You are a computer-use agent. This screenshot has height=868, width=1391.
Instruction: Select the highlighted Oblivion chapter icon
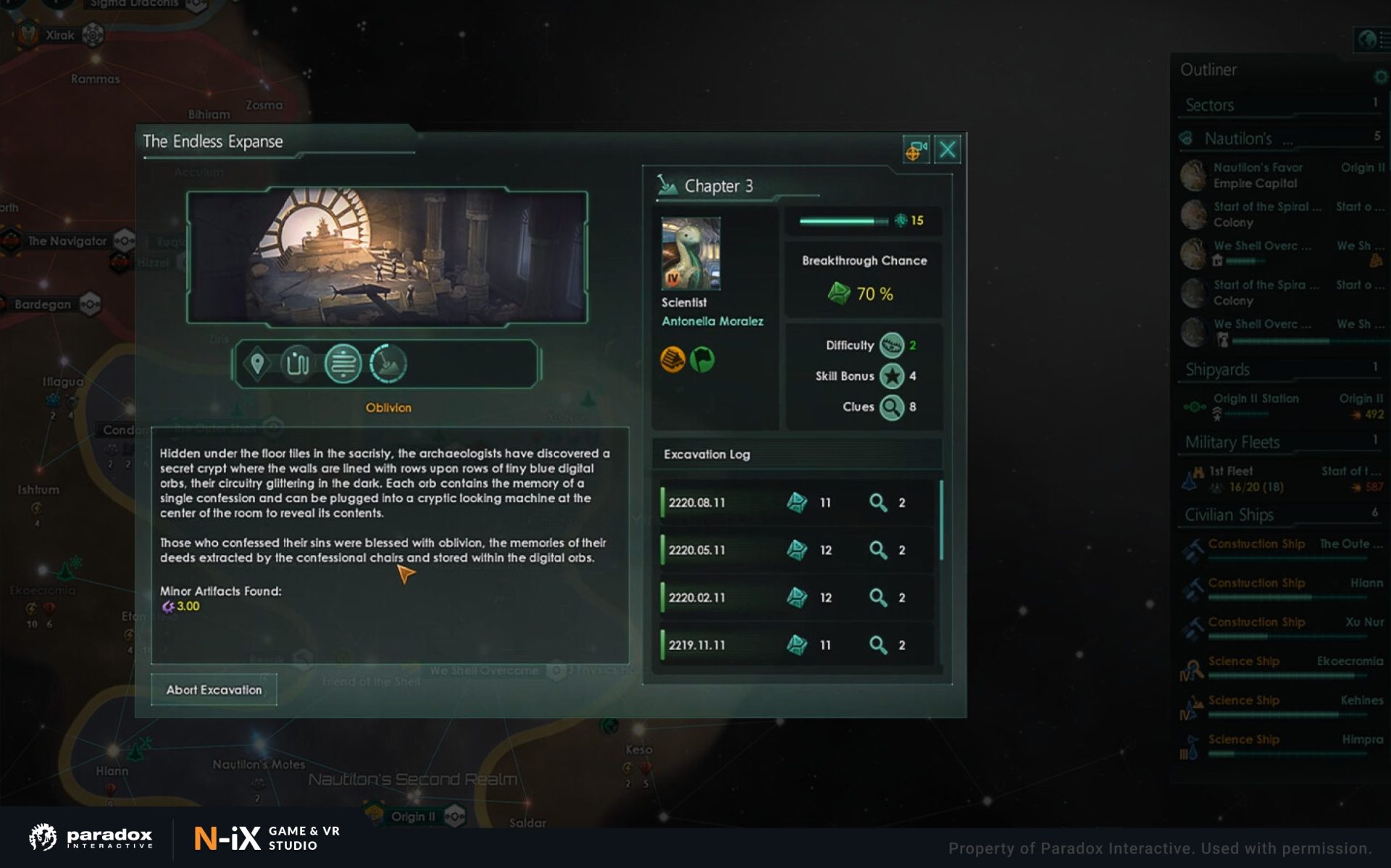coord(343,363)
